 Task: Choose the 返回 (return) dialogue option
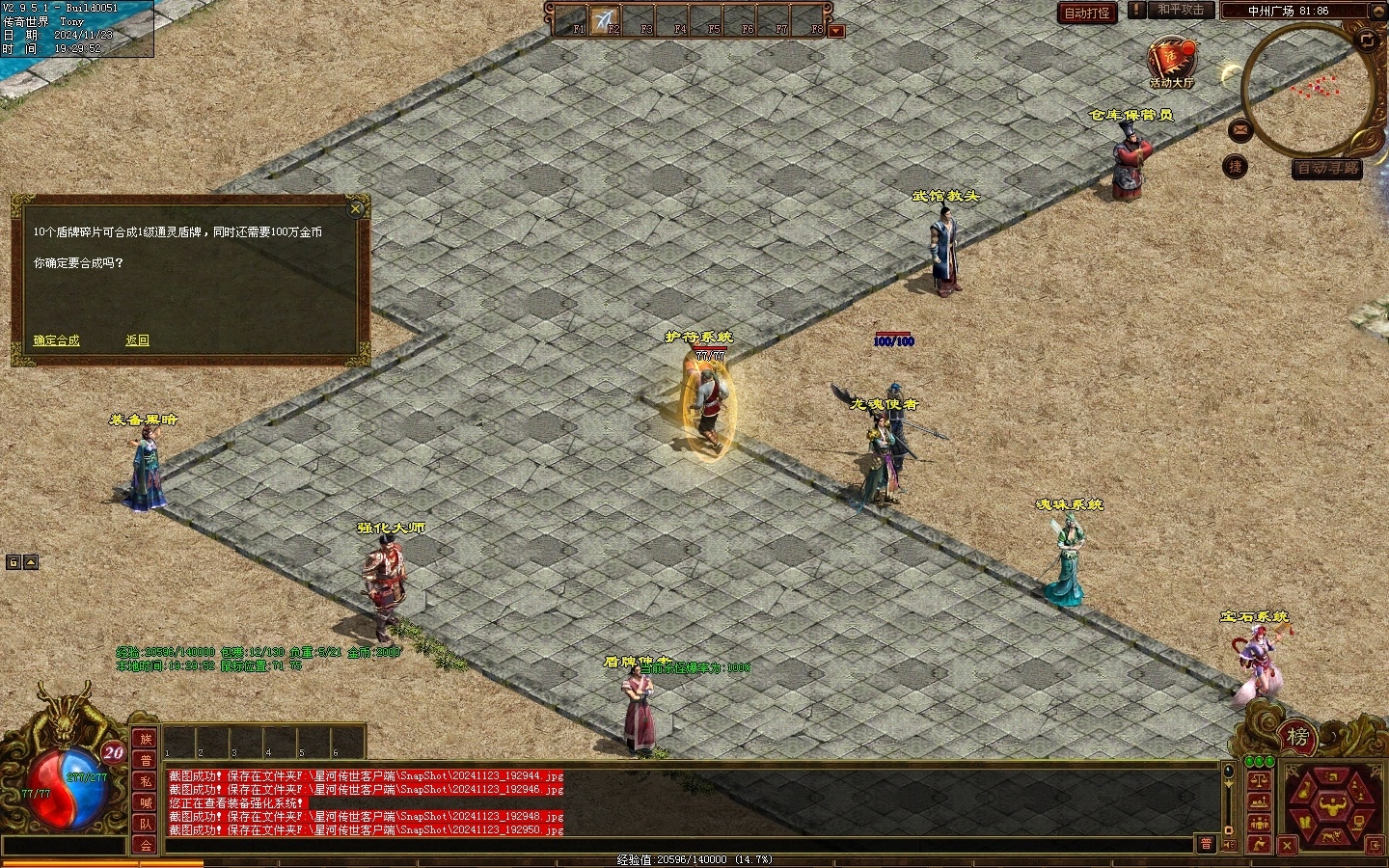point(137,340)
